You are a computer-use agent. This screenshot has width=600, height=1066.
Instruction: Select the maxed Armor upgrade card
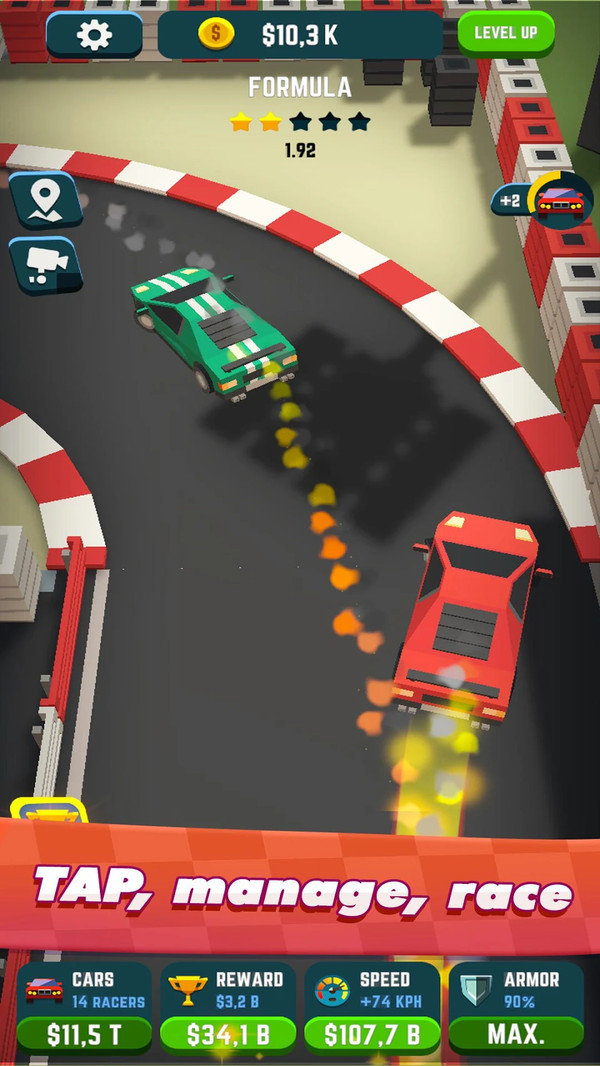coord(515,1010)
